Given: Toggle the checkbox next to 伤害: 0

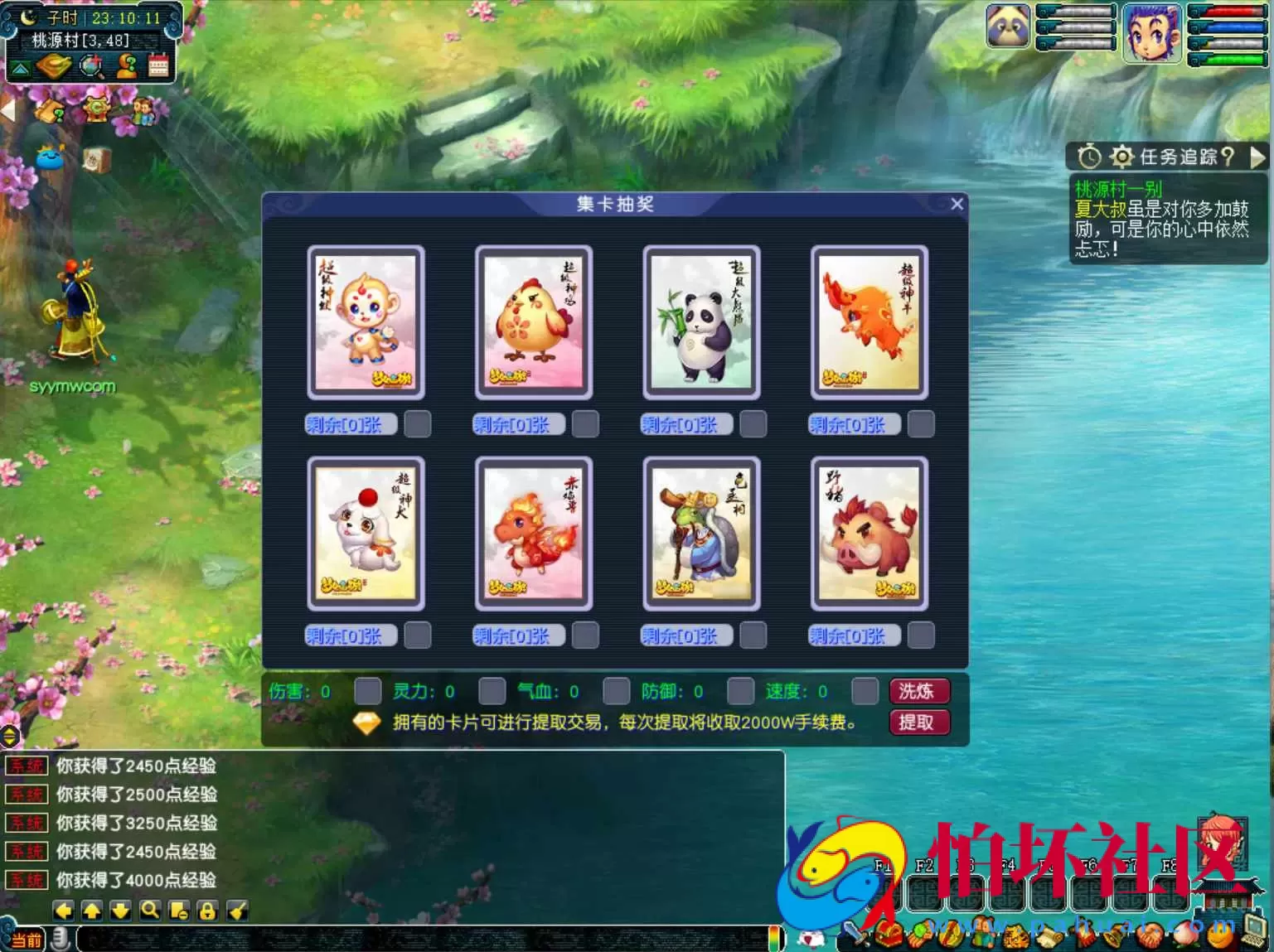Looking at the screenshot, I should (x=367, y=690).
